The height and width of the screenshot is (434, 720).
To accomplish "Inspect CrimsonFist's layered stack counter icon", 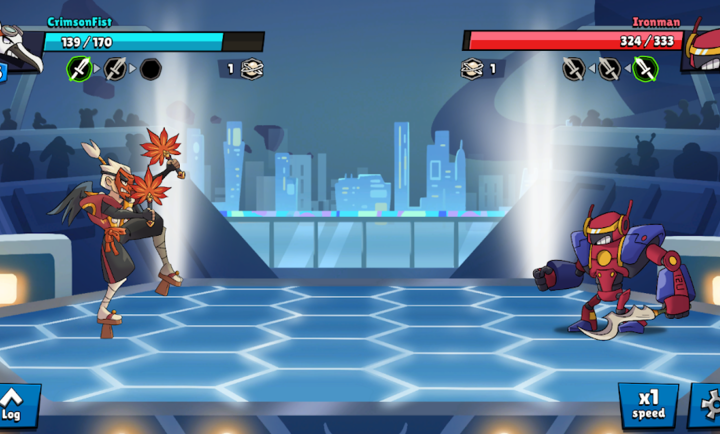I will 251,69.
